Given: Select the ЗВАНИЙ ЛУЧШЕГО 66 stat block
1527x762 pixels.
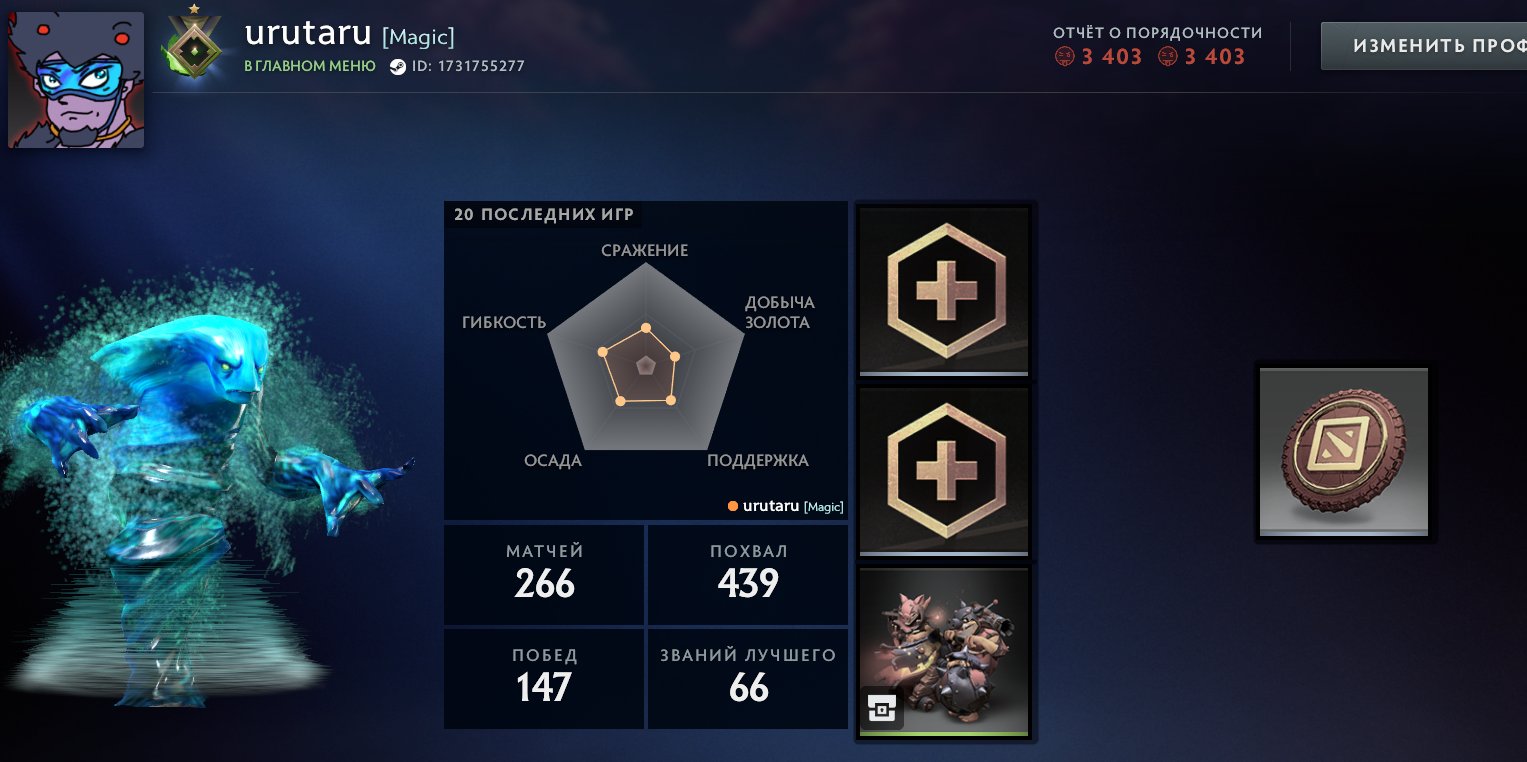Looking at the screenshot, I should pyautogui.click(x=747, y=678).
